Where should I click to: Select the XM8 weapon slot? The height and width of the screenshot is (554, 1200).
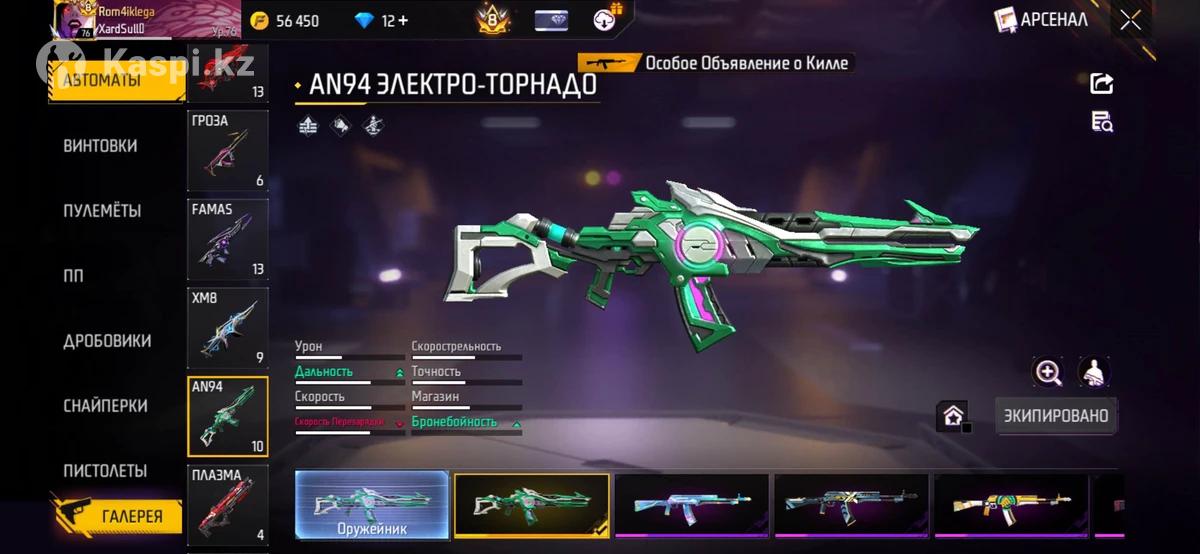pyautogui.click(x=228, y=328)
